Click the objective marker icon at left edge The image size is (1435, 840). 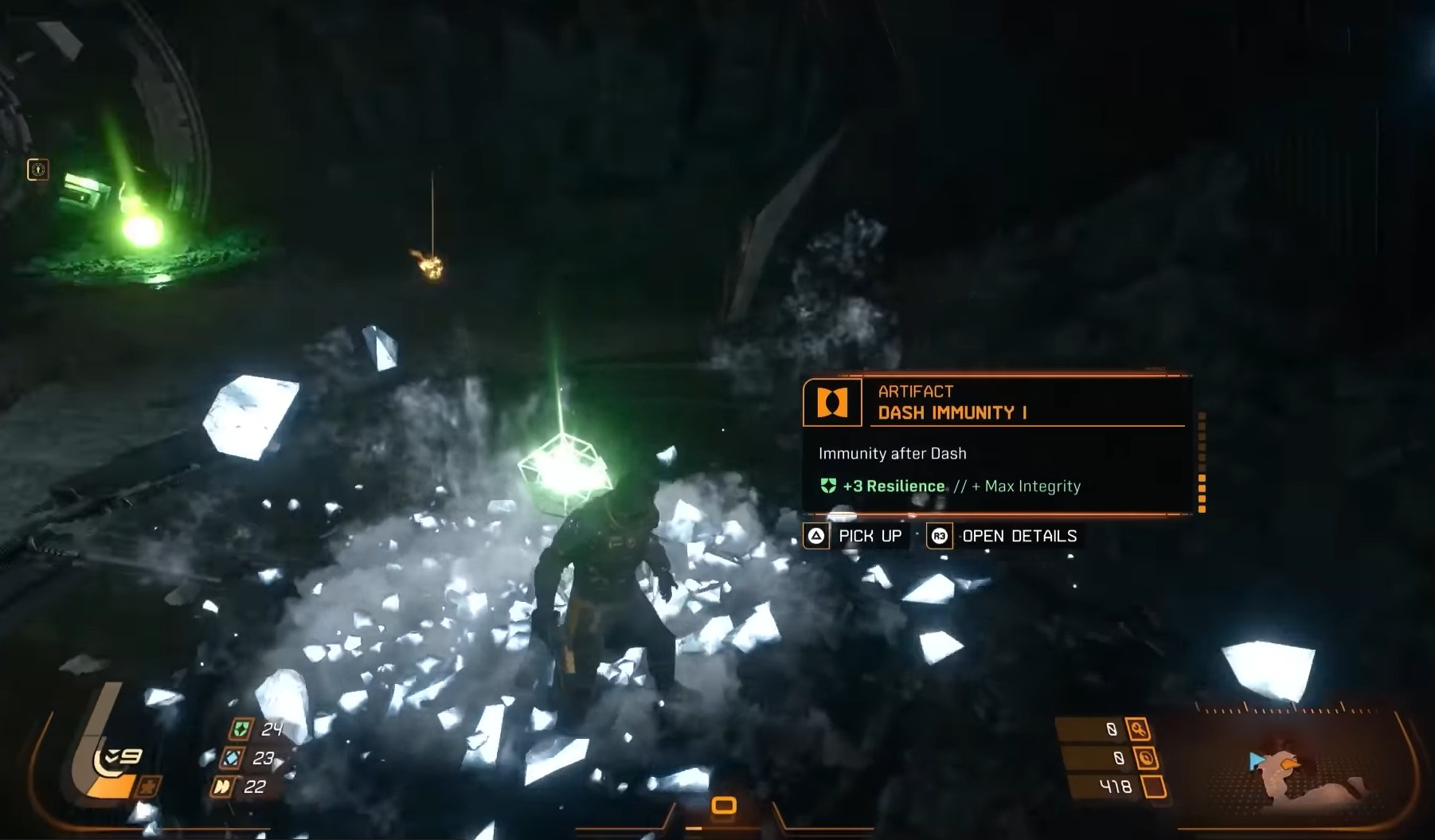[37, 170]
